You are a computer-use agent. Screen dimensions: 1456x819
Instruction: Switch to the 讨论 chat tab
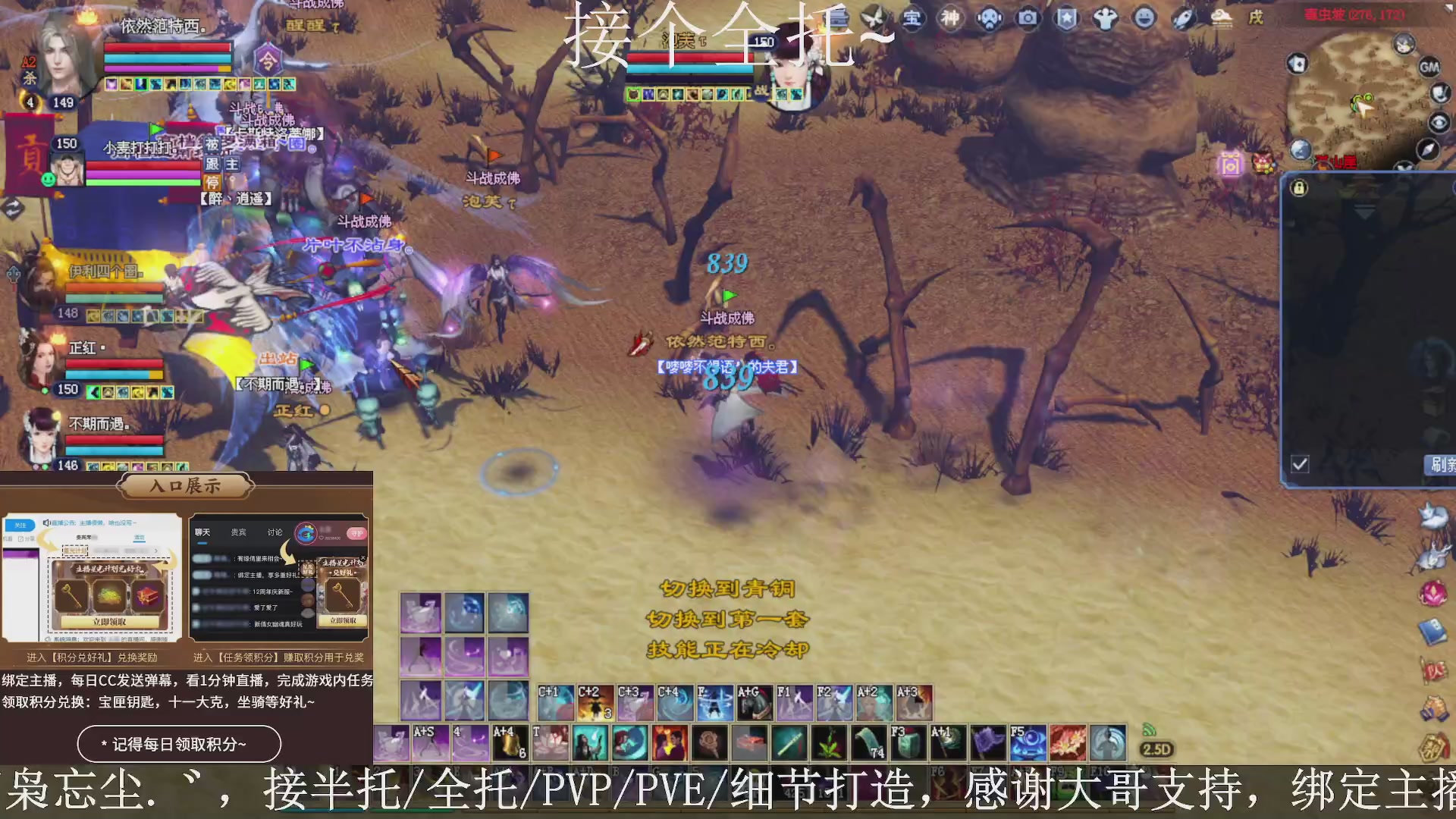coord(275,532)
